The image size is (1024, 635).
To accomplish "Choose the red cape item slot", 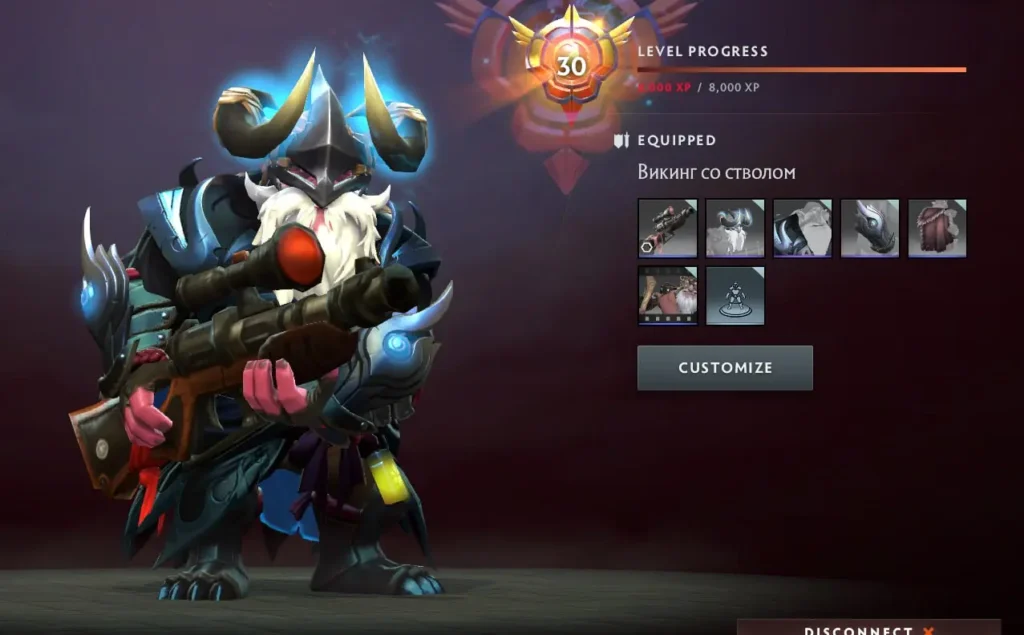I will click(x=937, y=229).
